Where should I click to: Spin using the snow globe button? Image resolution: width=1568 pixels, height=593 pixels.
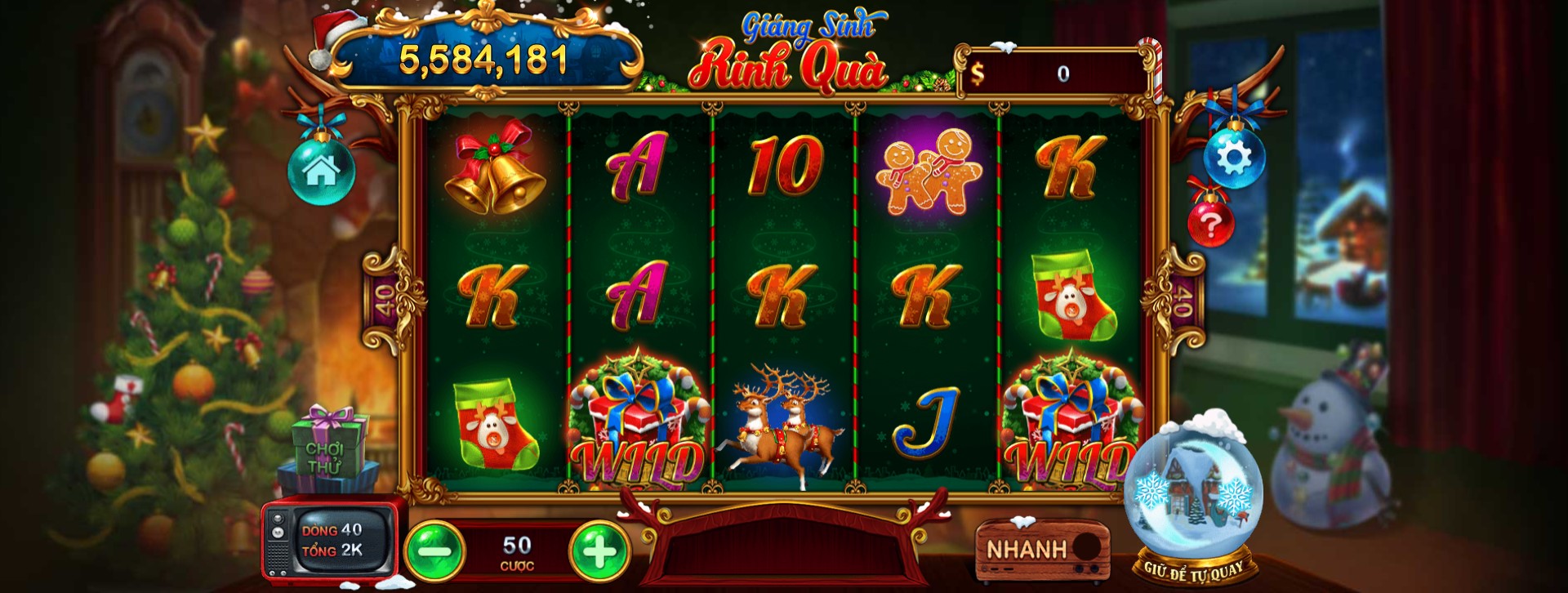(x=1192, y=492)
